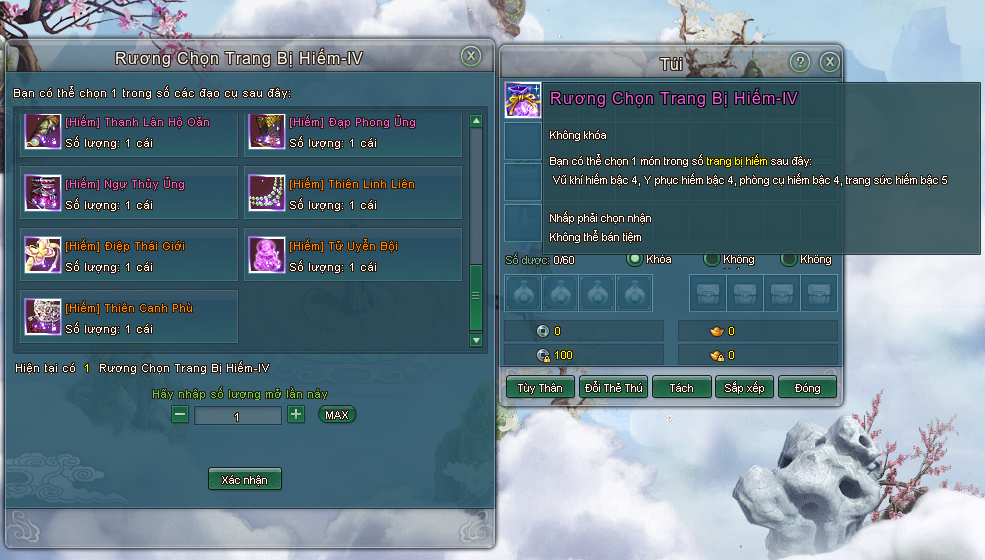985x560 pixels.
Task: Pick the Thiên Canh Phù item
Action: click(129, 318)
